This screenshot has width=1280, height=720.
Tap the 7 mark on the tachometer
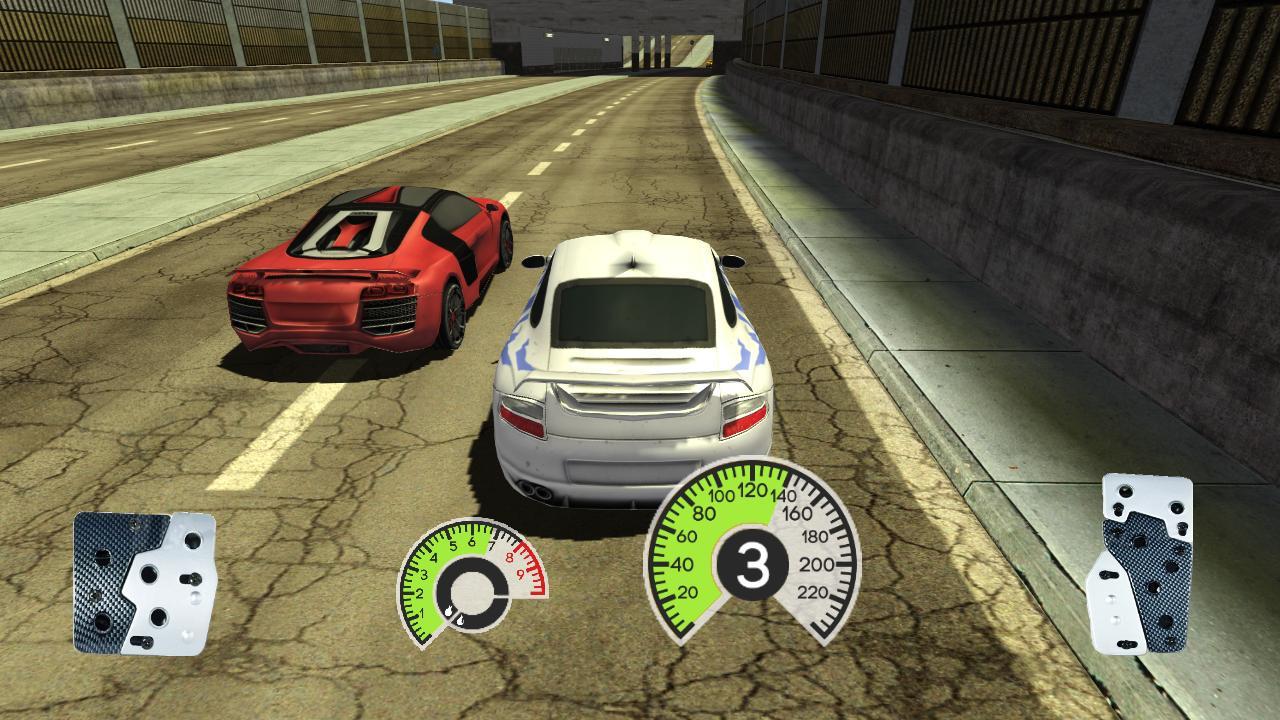(492, 543)
